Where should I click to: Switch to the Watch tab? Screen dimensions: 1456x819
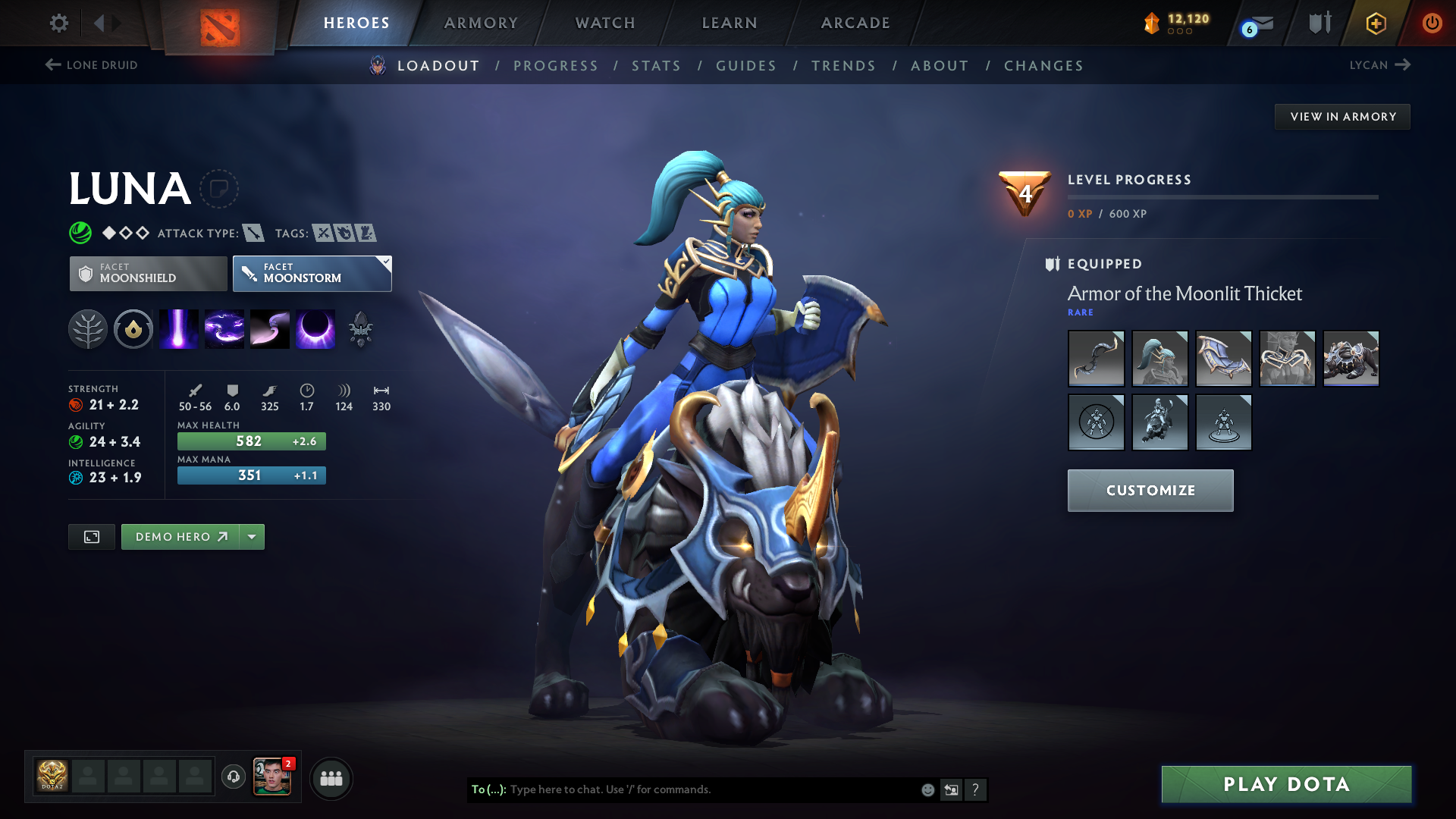(605, 23)
